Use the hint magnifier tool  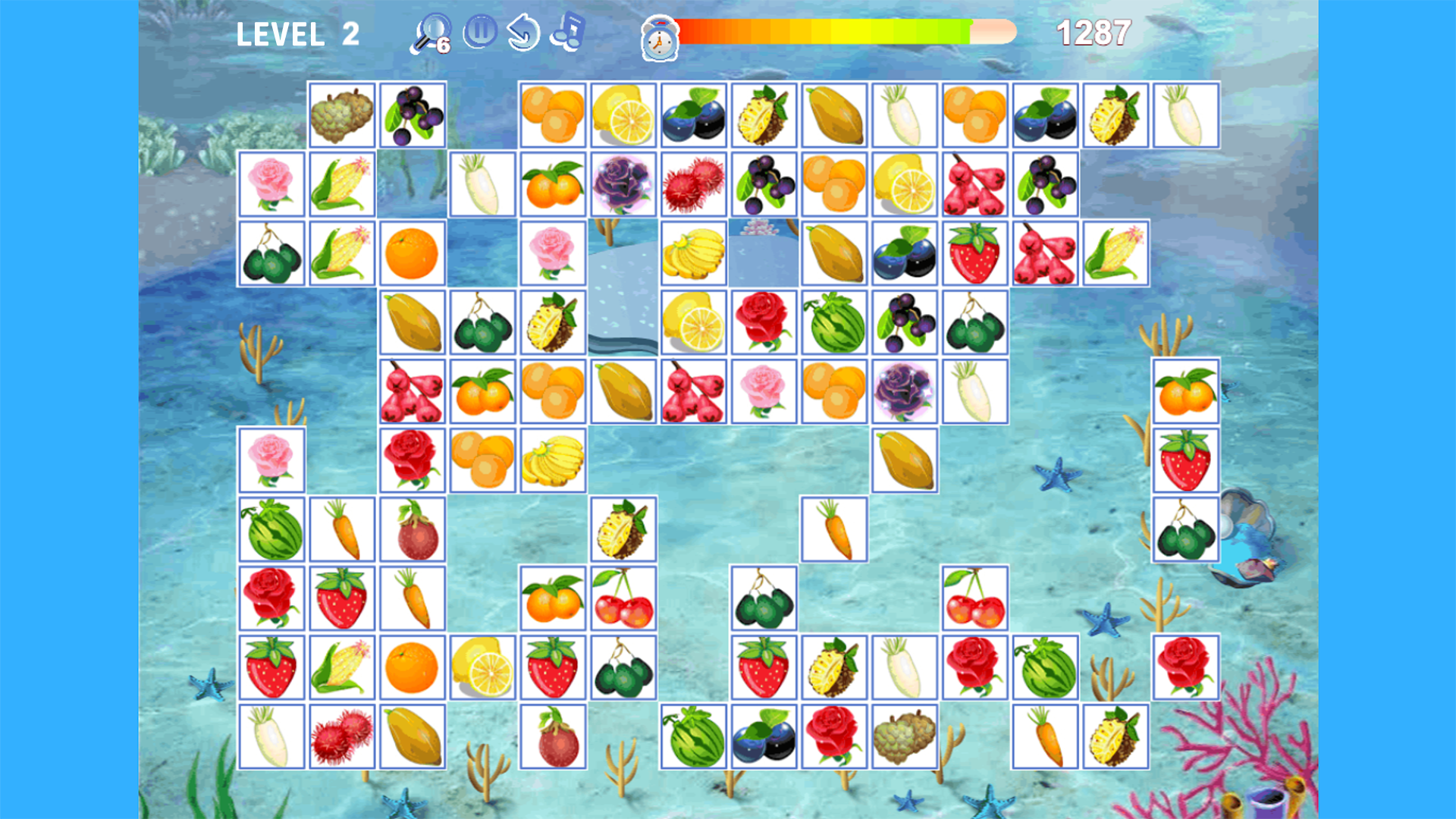coord(431,32)
